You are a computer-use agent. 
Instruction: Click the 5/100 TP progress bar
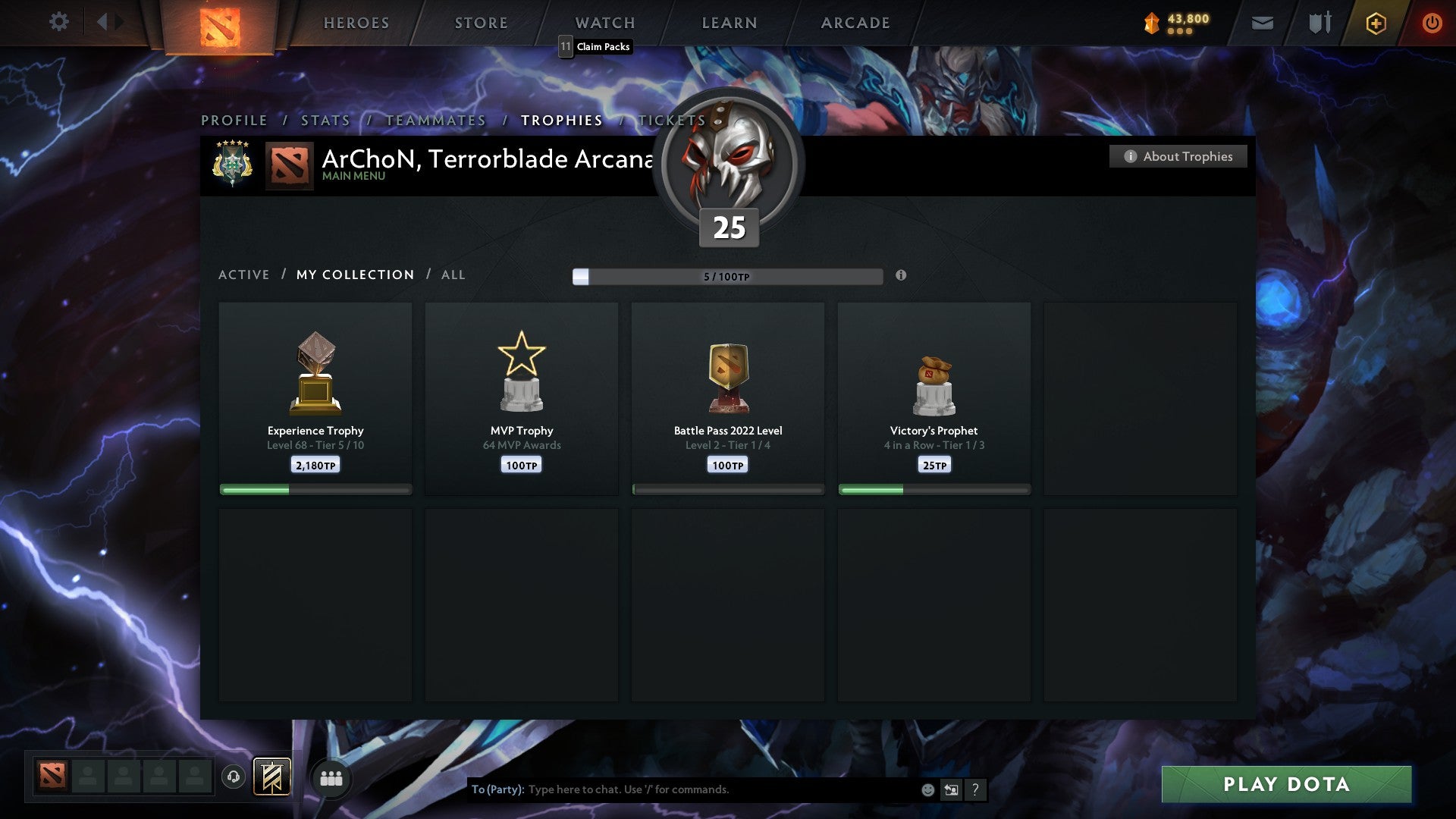pos(726,277)
